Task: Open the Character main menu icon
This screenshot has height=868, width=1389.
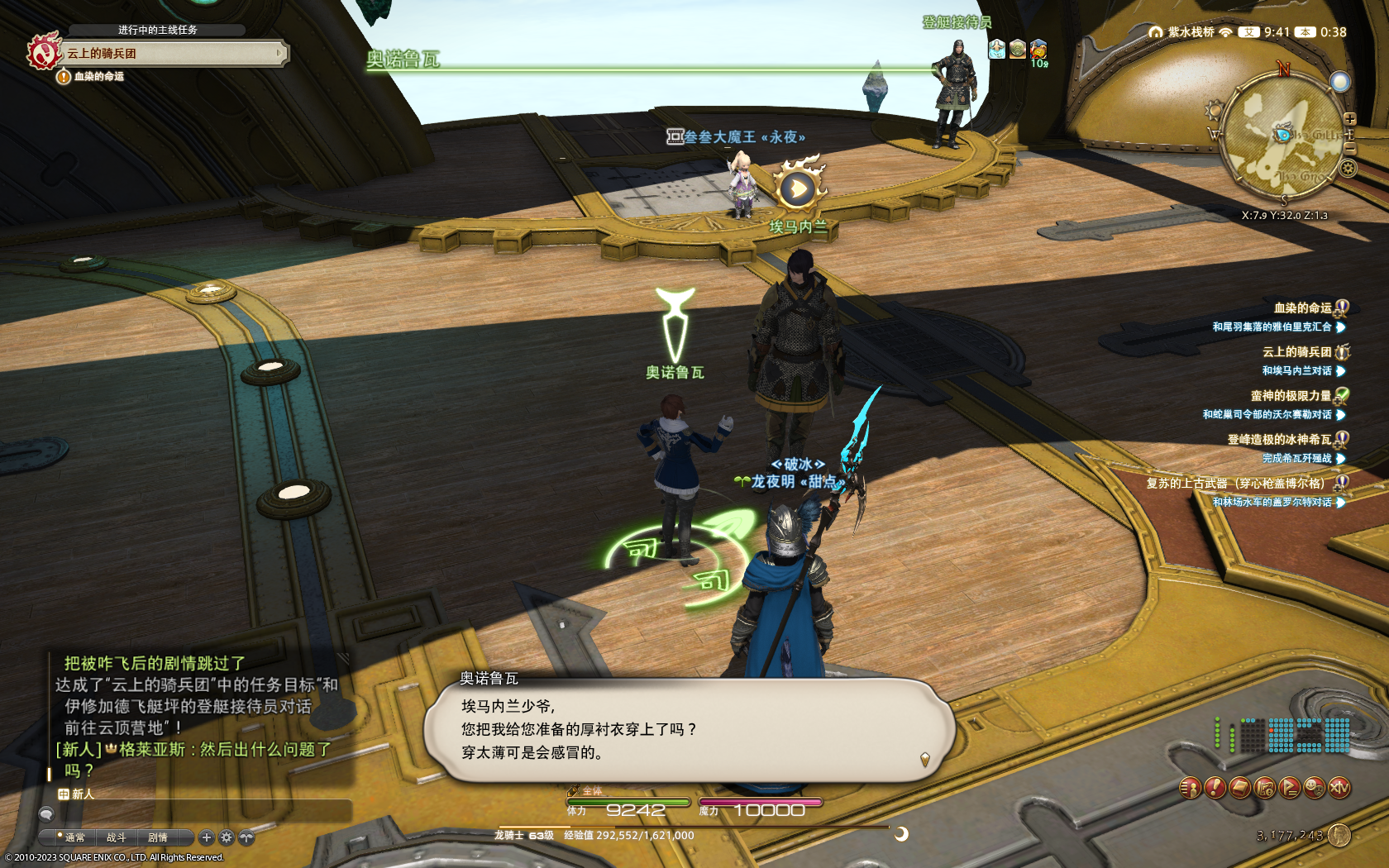Action: [x=1190, y=788]
